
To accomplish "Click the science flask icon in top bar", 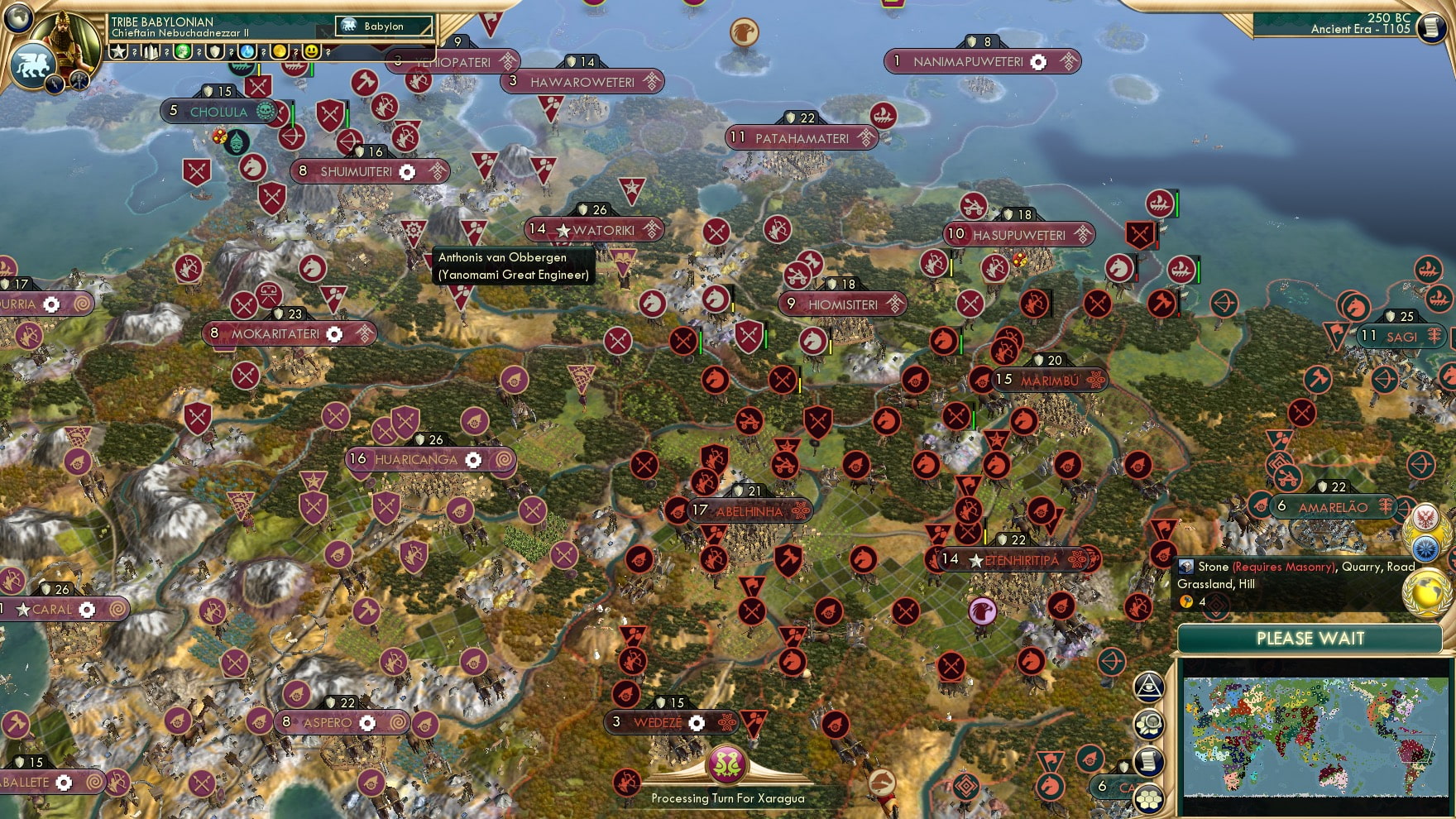I will click(248, 52).
